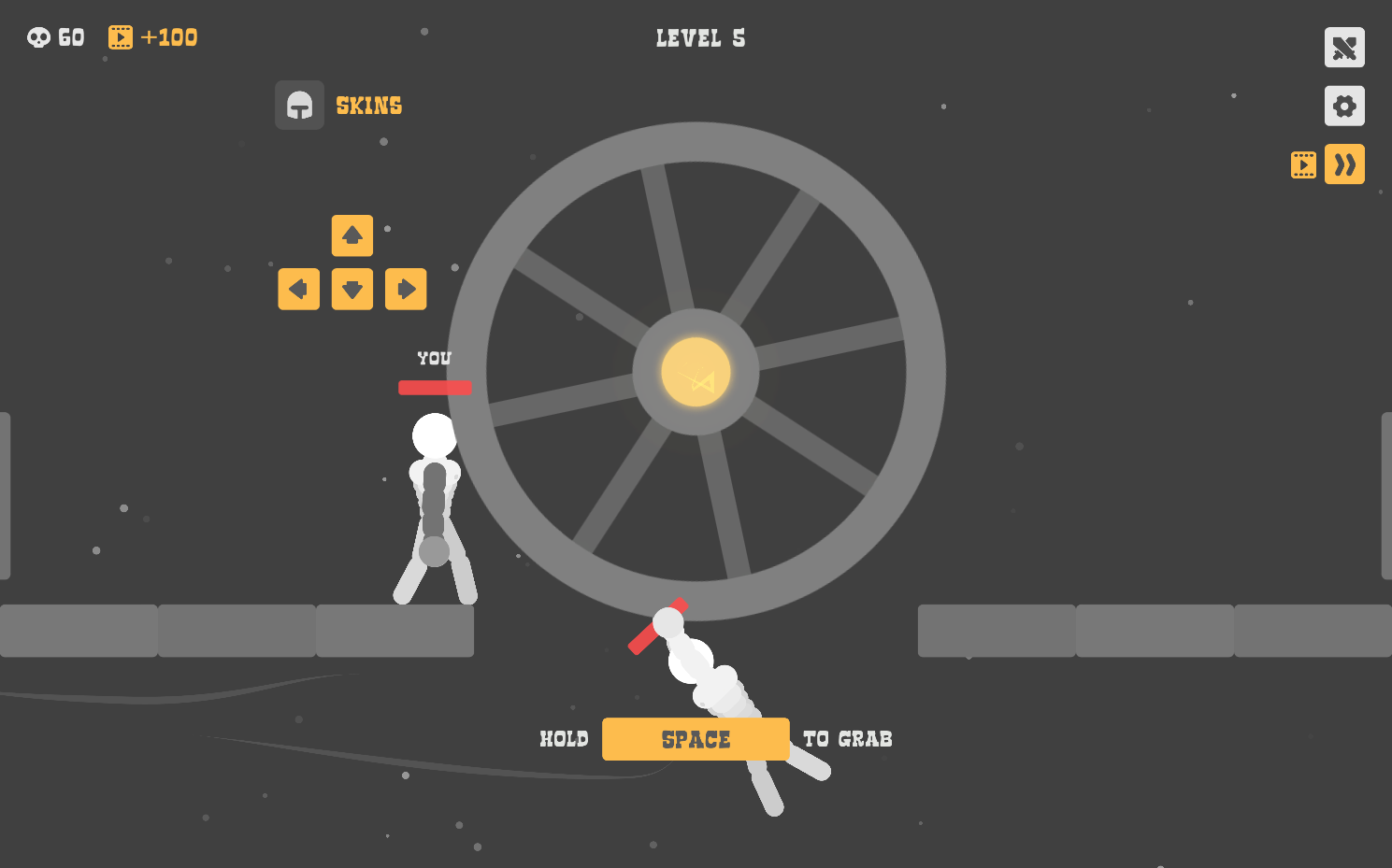Screen dimensions: 1392x868
Task: Click the helmet icon on the Skins button
Action: [299, 105]
